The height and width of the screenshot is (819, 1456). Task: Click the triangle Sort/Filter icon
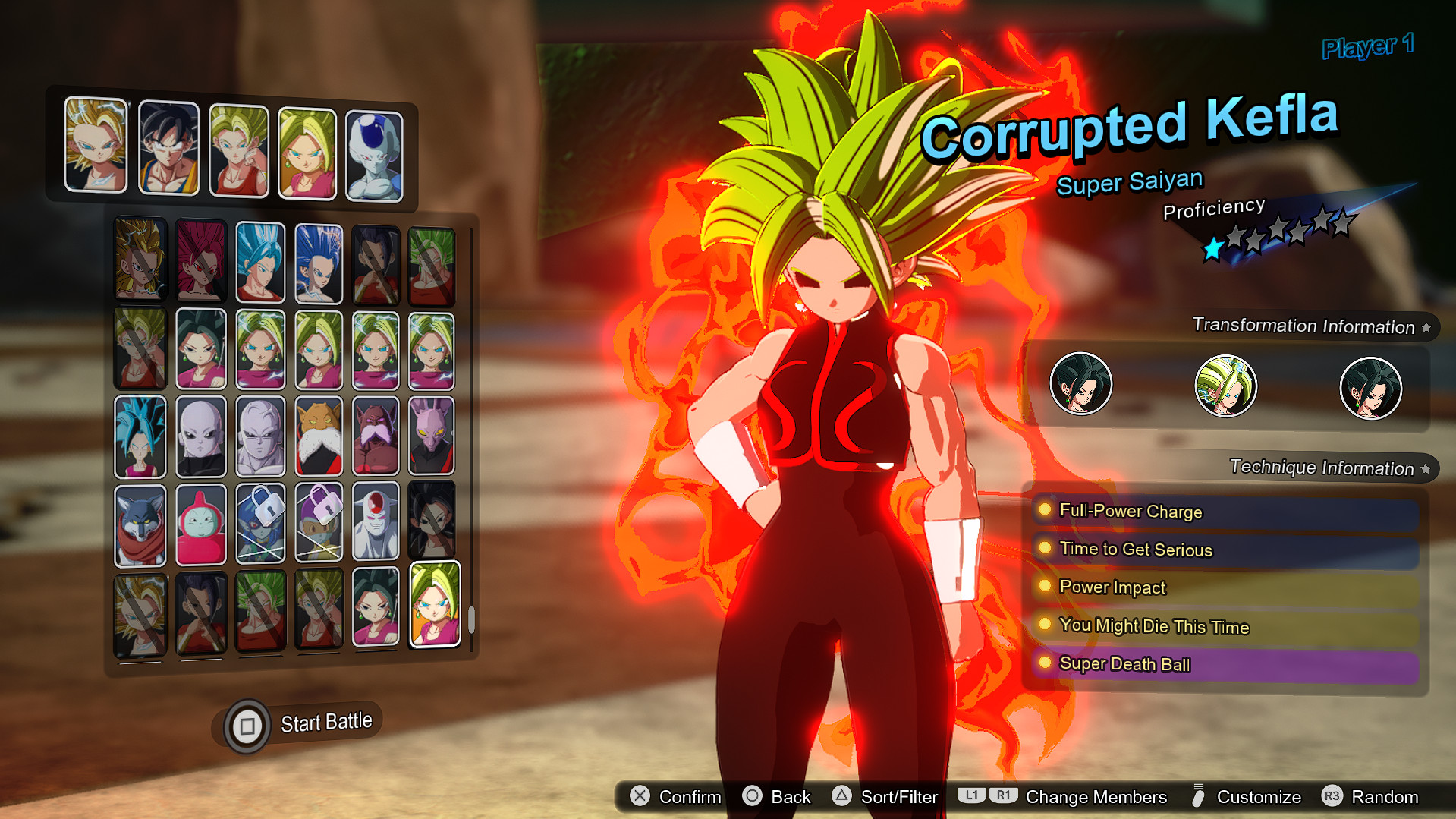(840, 797)
